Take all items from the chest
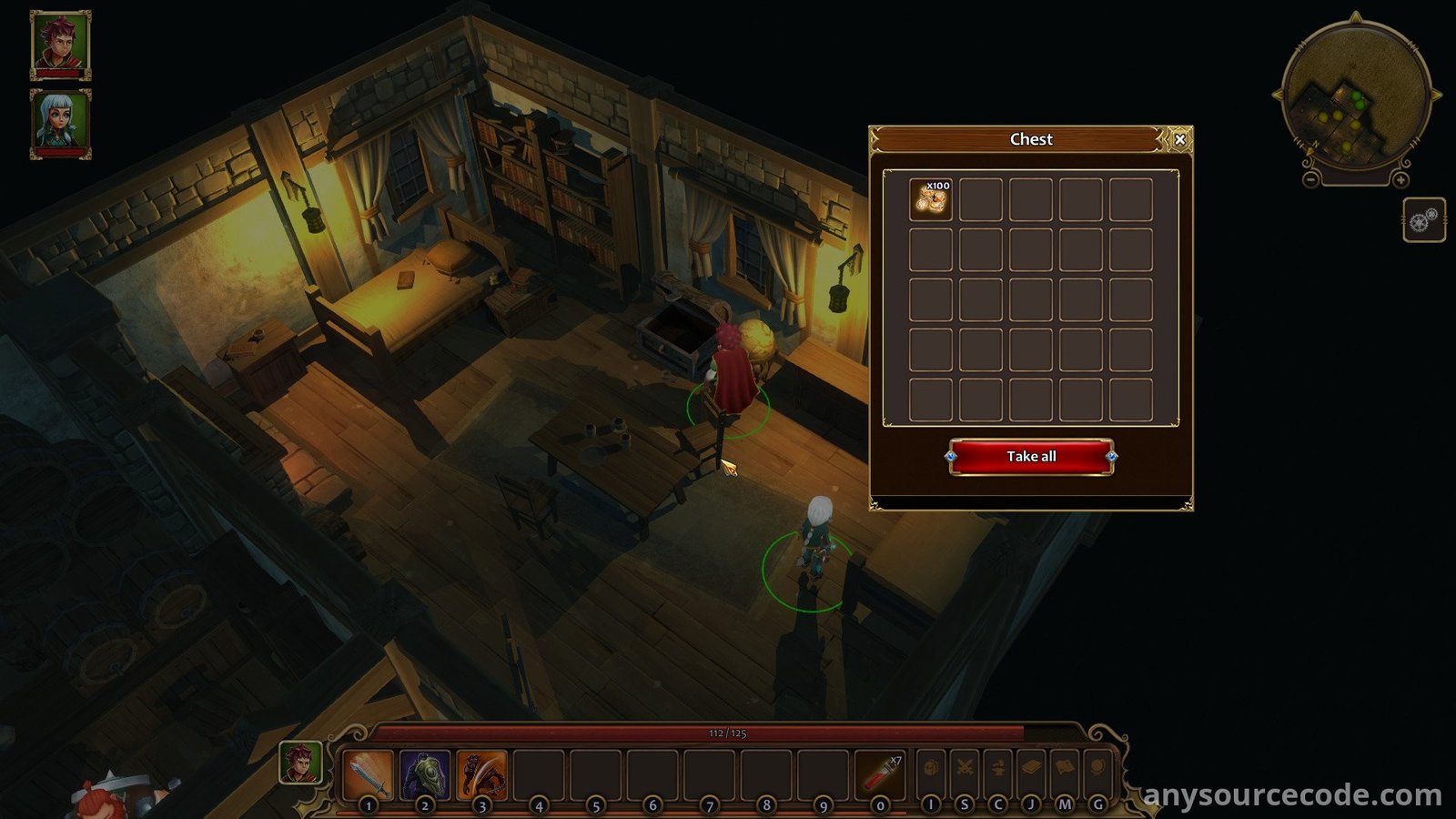The image size is (1456, 819). point(1031,457)
